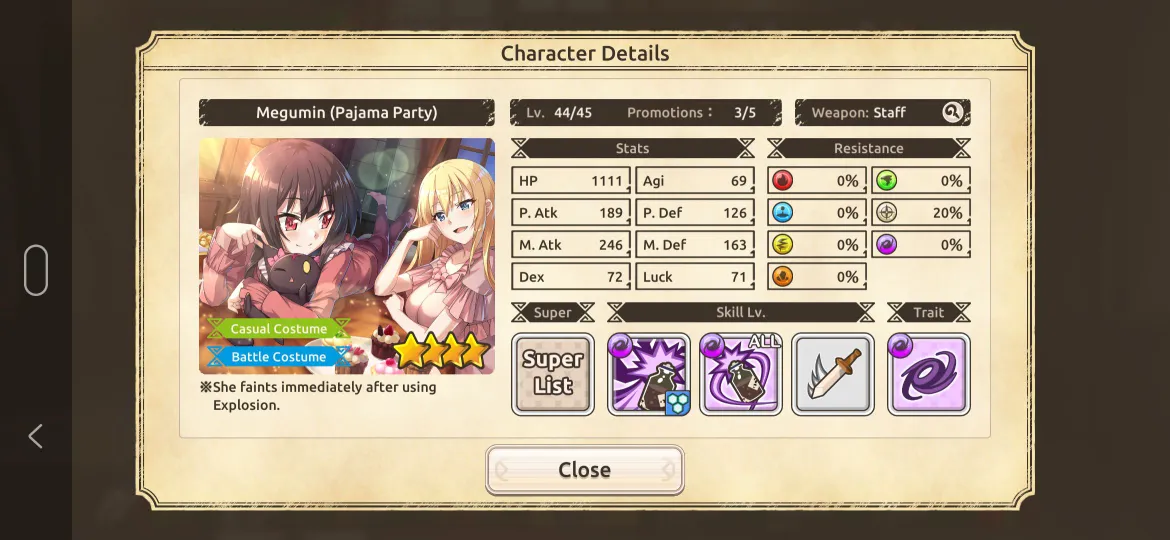Close the Character Details window

584,470
